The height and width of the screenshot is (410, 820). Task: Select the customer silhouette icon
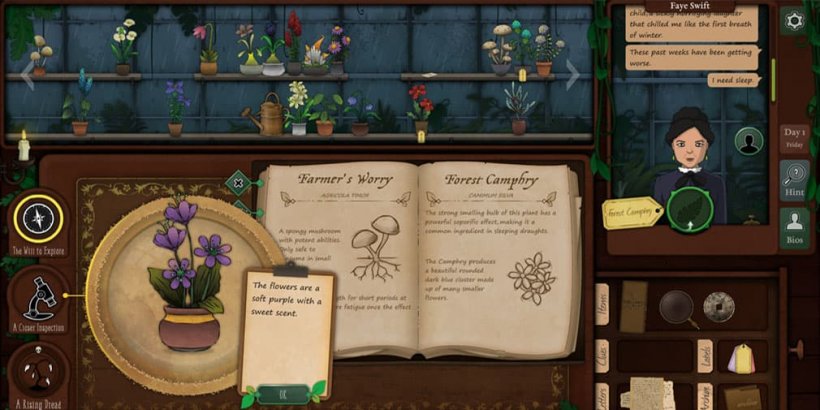tap(748, 141)
